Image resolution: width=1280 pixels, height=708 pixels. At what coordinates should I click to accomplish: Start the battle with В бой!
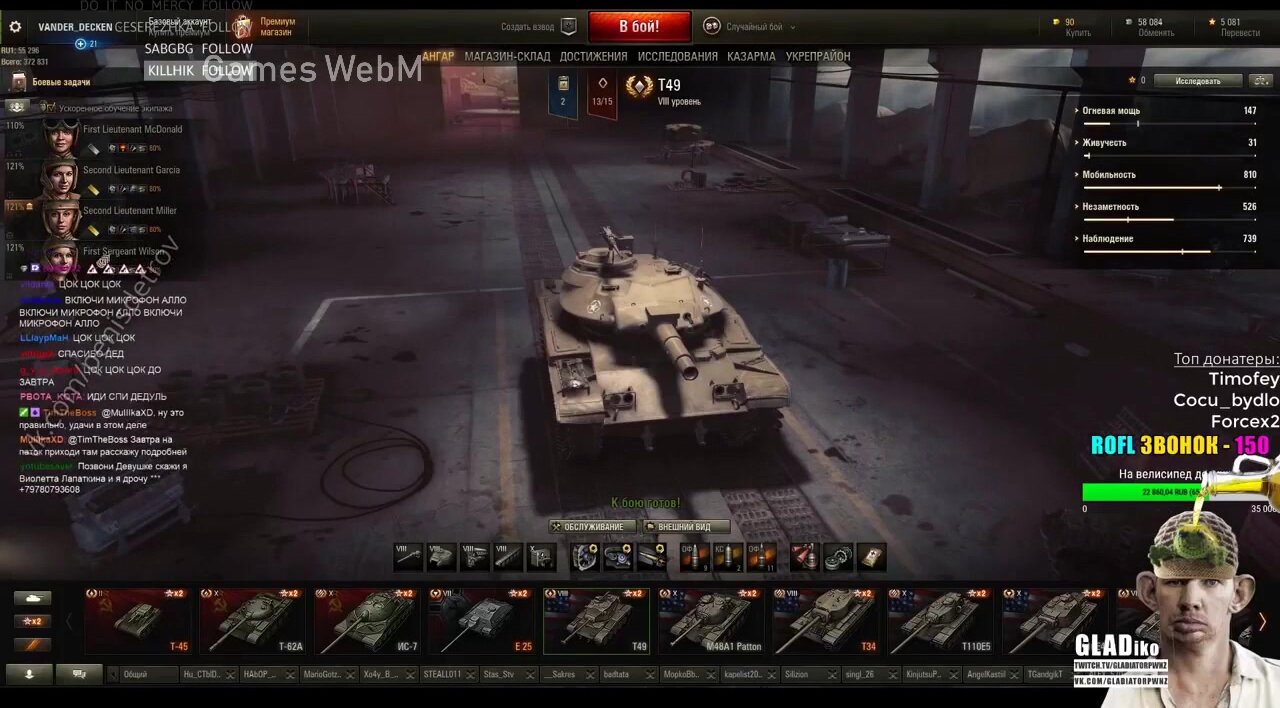639,26
